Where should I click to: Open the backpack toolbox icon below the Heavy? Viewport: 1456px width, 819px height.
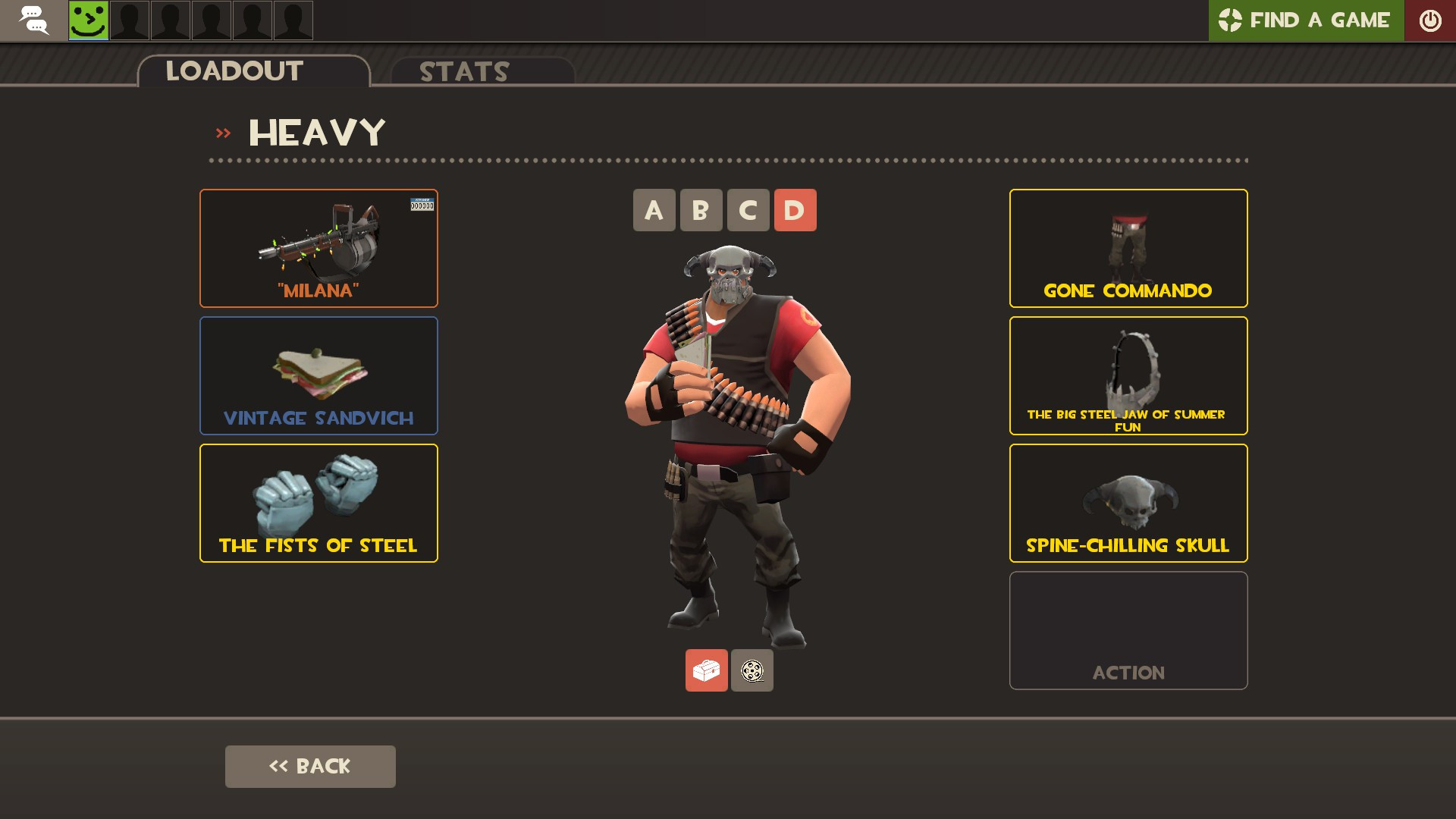707,670
